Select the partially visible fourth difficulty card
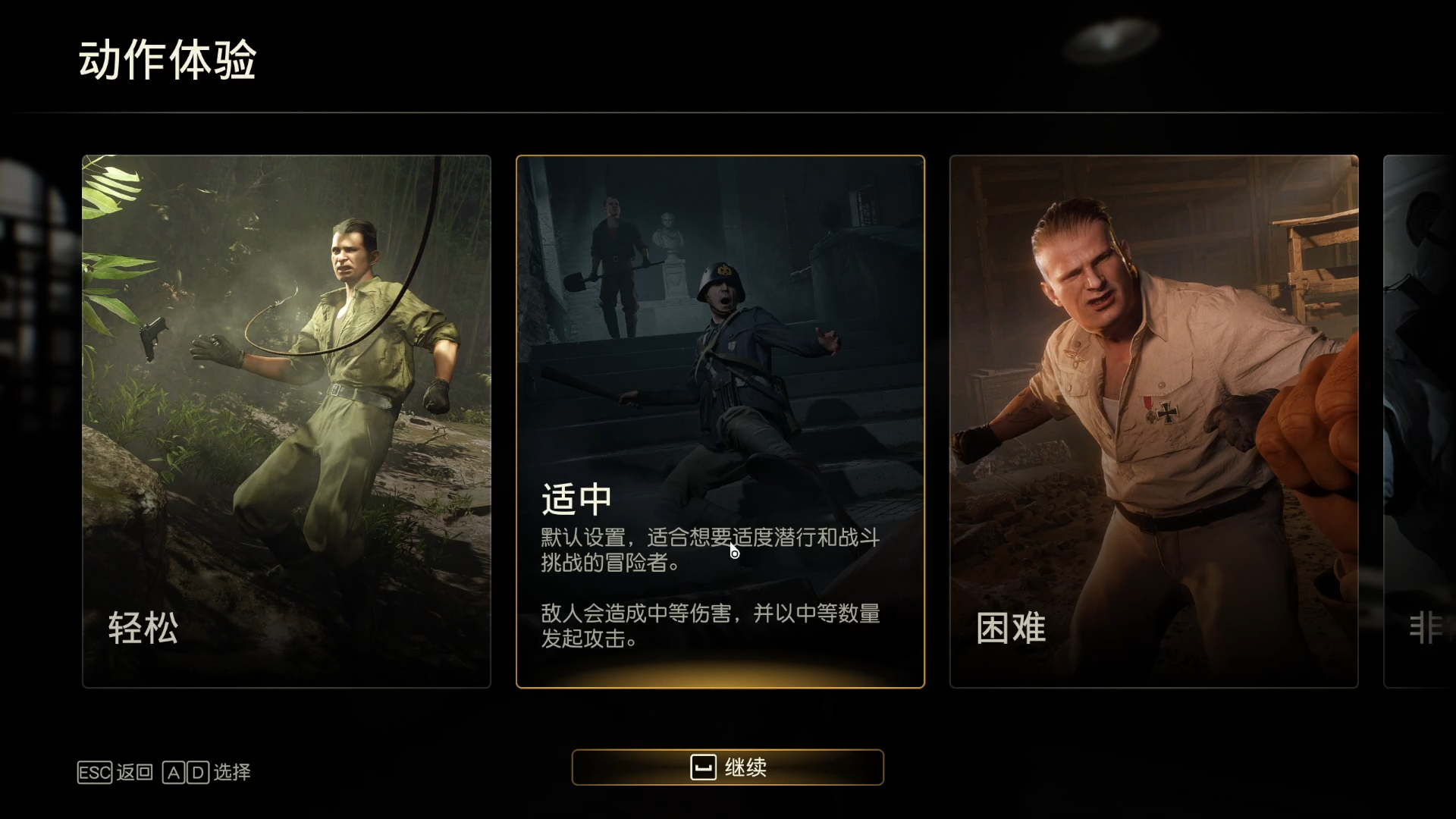This screenshot has height=819, width=1456. [x=1420, y=422]
